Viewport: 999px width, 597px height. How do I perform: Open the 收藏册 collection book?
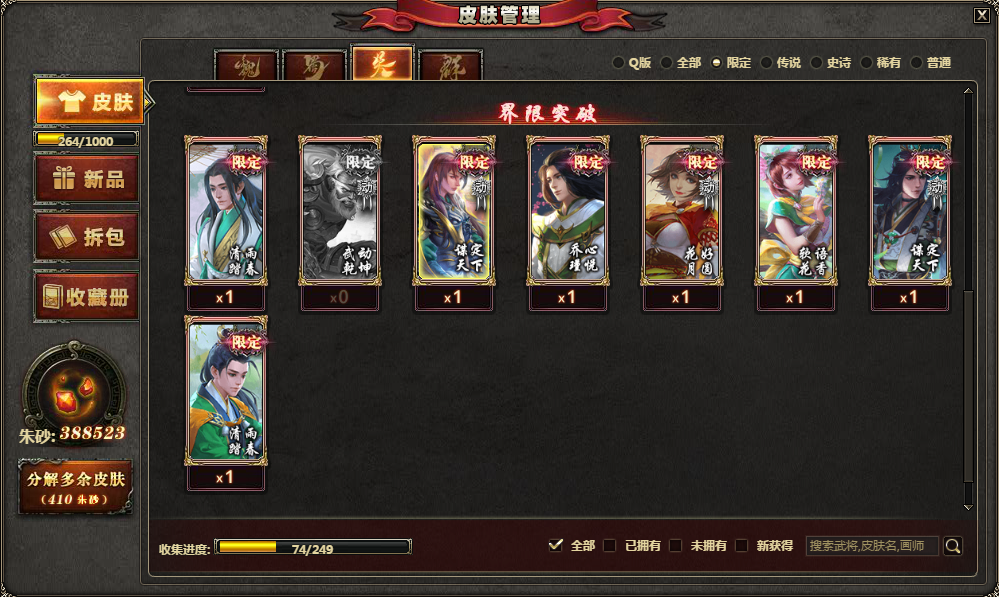[86, 297]
